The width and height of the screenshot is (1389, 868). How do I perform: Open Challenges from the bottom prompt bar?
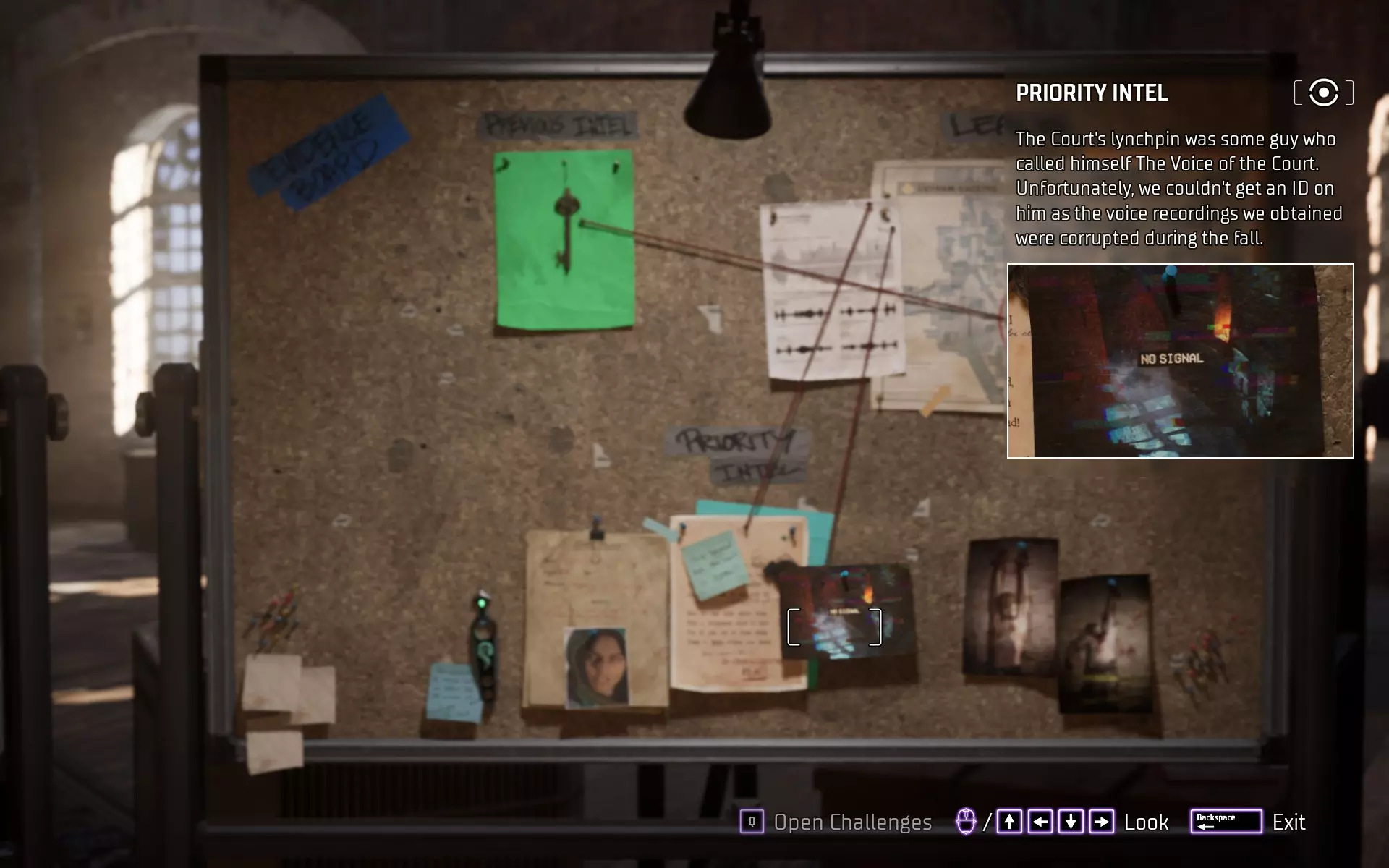[836, 822]
